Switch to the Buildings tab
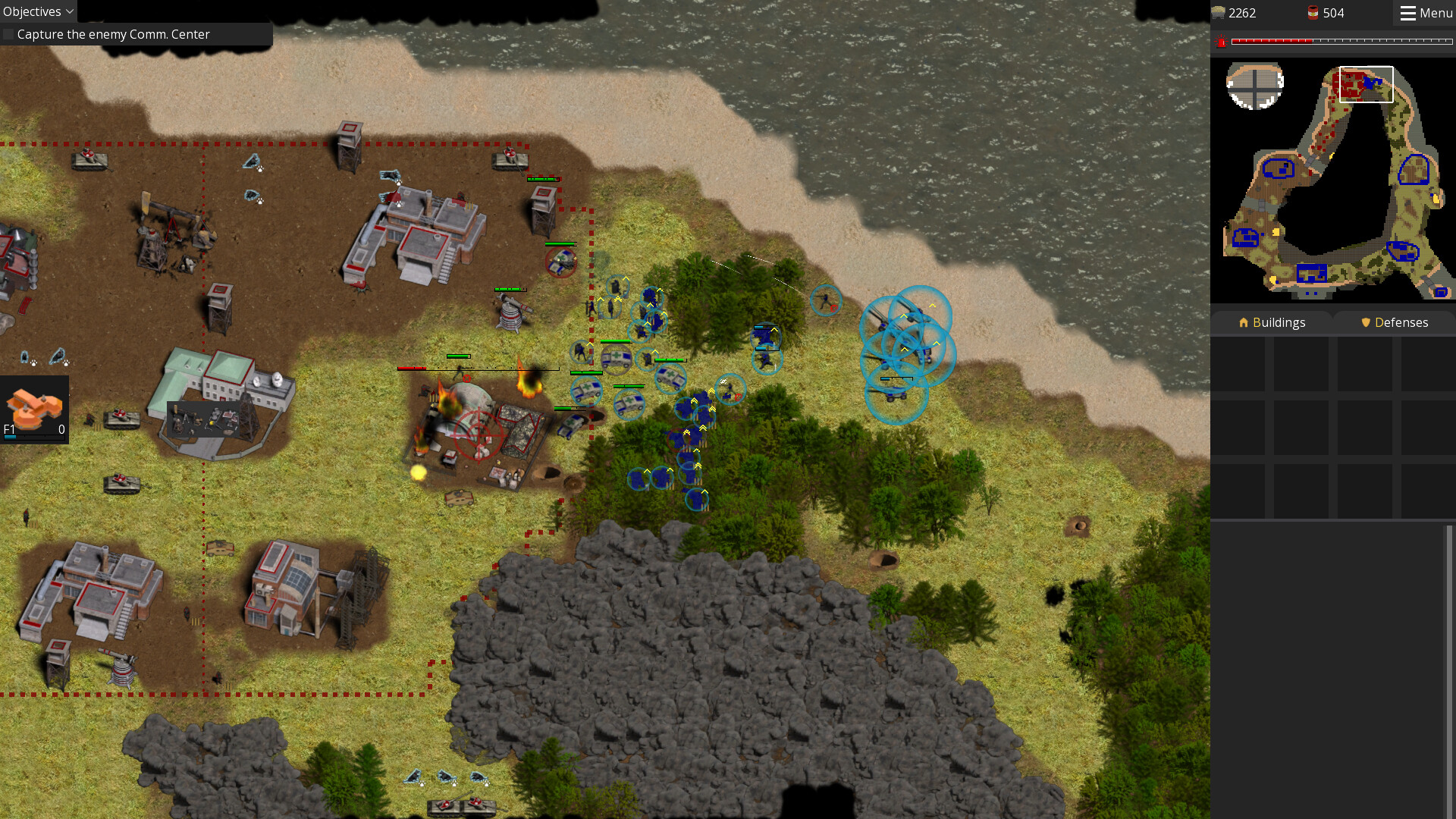1456x819 pixels. pyautogui.click(x=1273, y=322)
